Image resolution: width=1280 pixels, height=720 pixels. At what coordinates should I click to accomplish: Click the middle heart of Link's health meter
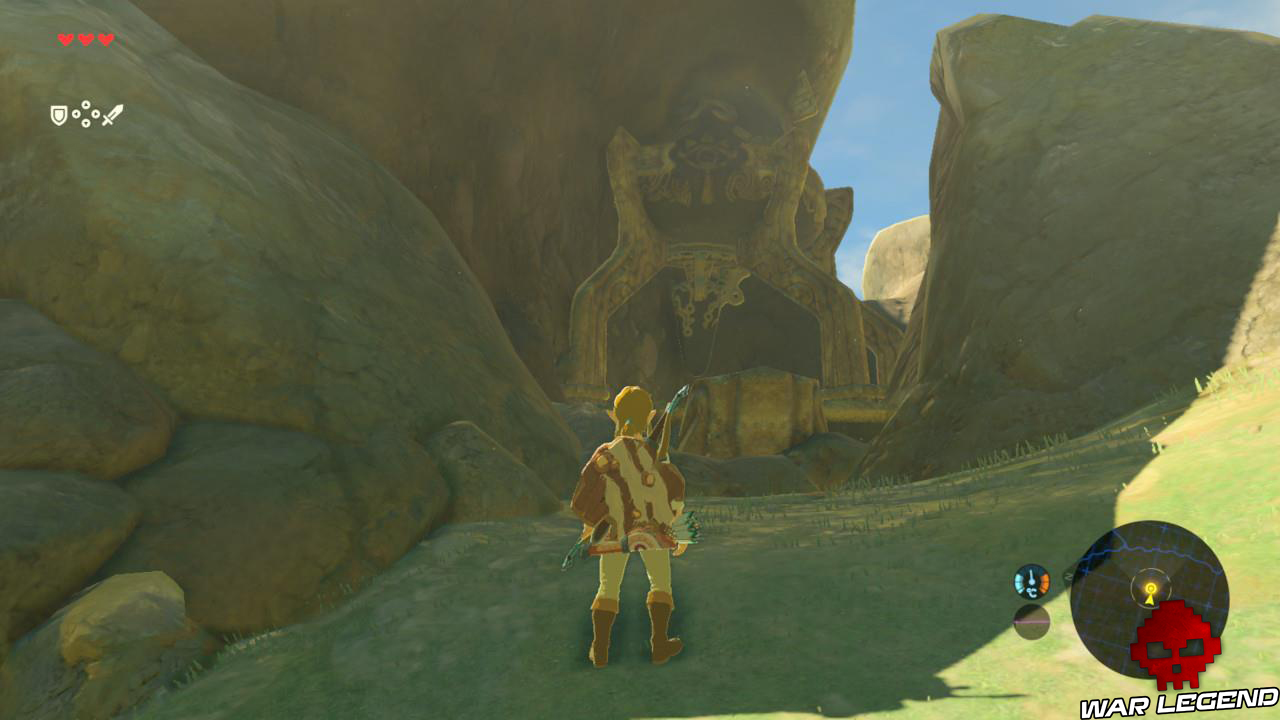(x=85, y=38)
